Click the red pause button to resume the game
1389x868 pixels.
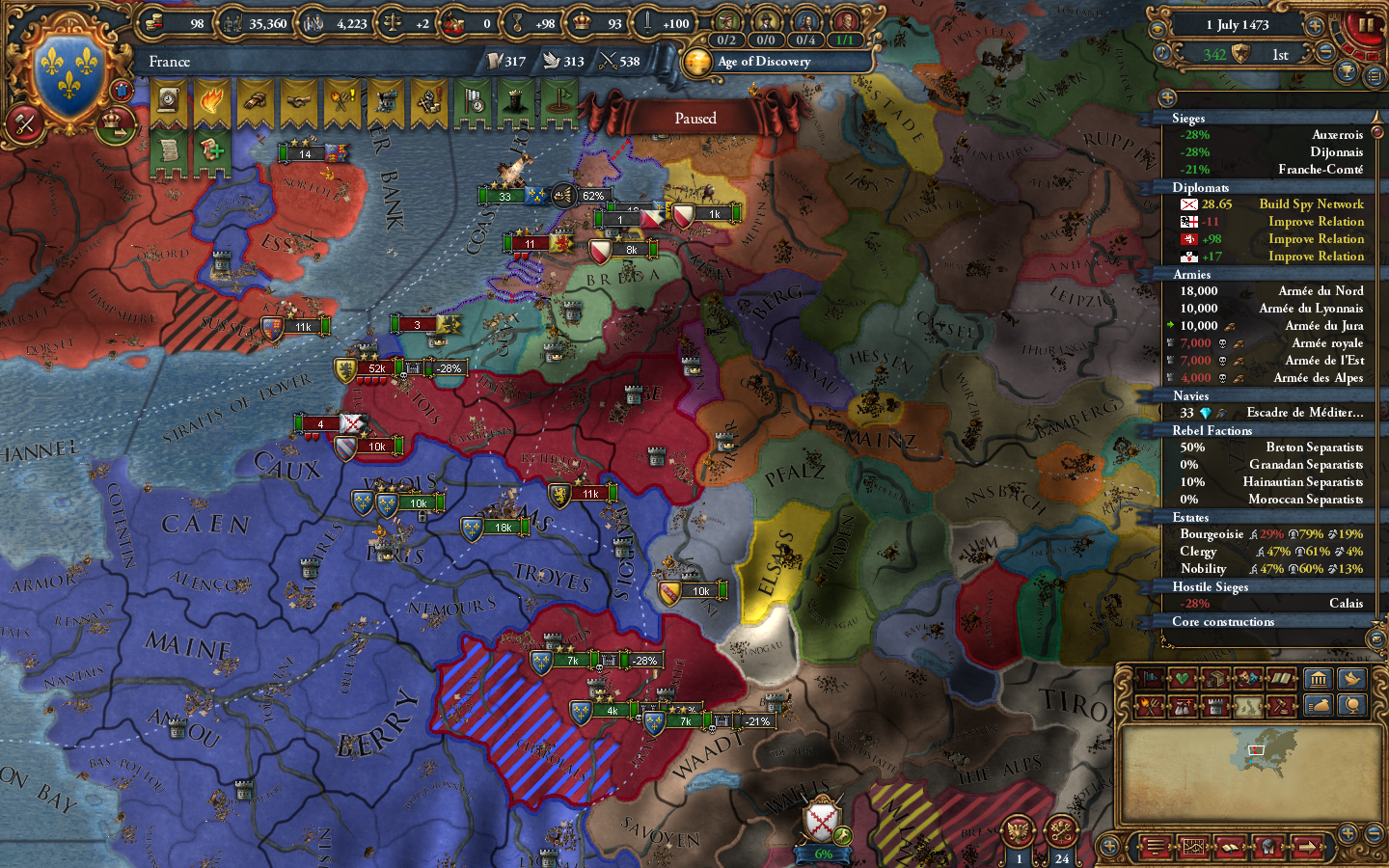(1364, 27)
